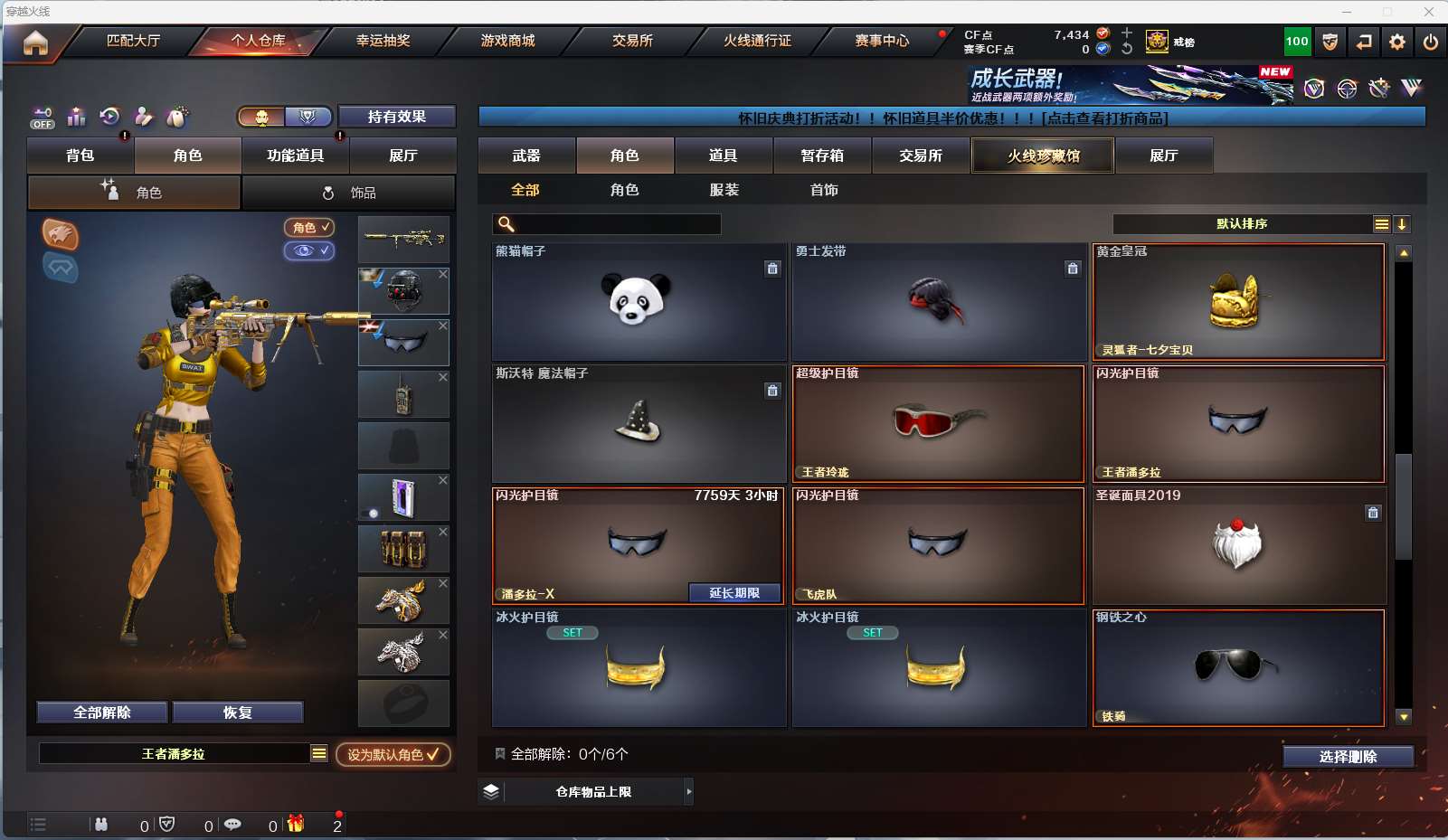Open settings gear icon
The image size is (1448, 840).
[1397, 42]
